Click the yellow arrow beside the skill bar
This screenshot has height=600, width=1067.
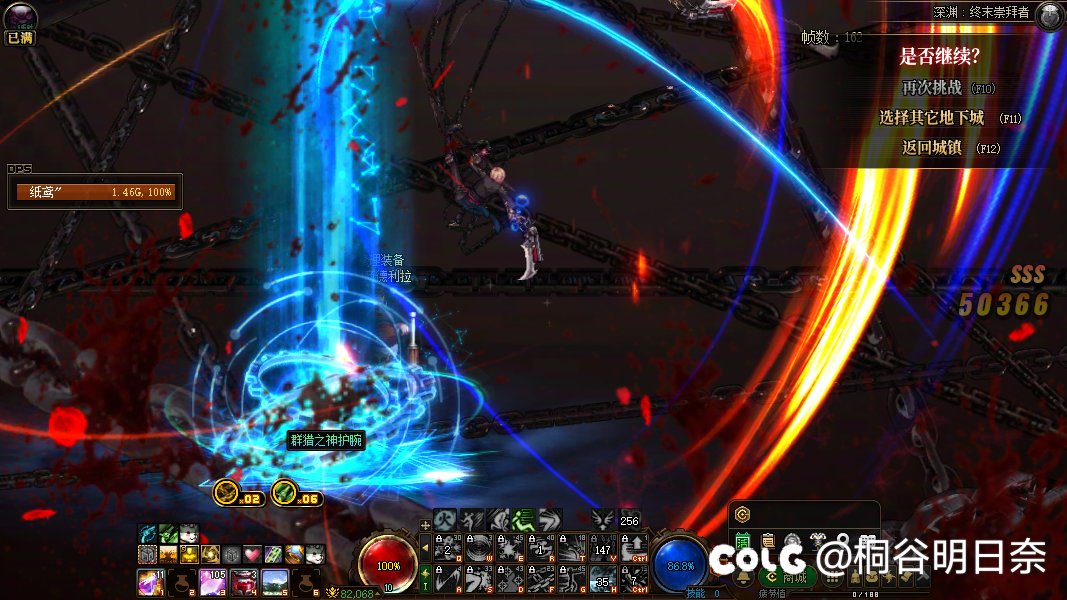point(425,548)
